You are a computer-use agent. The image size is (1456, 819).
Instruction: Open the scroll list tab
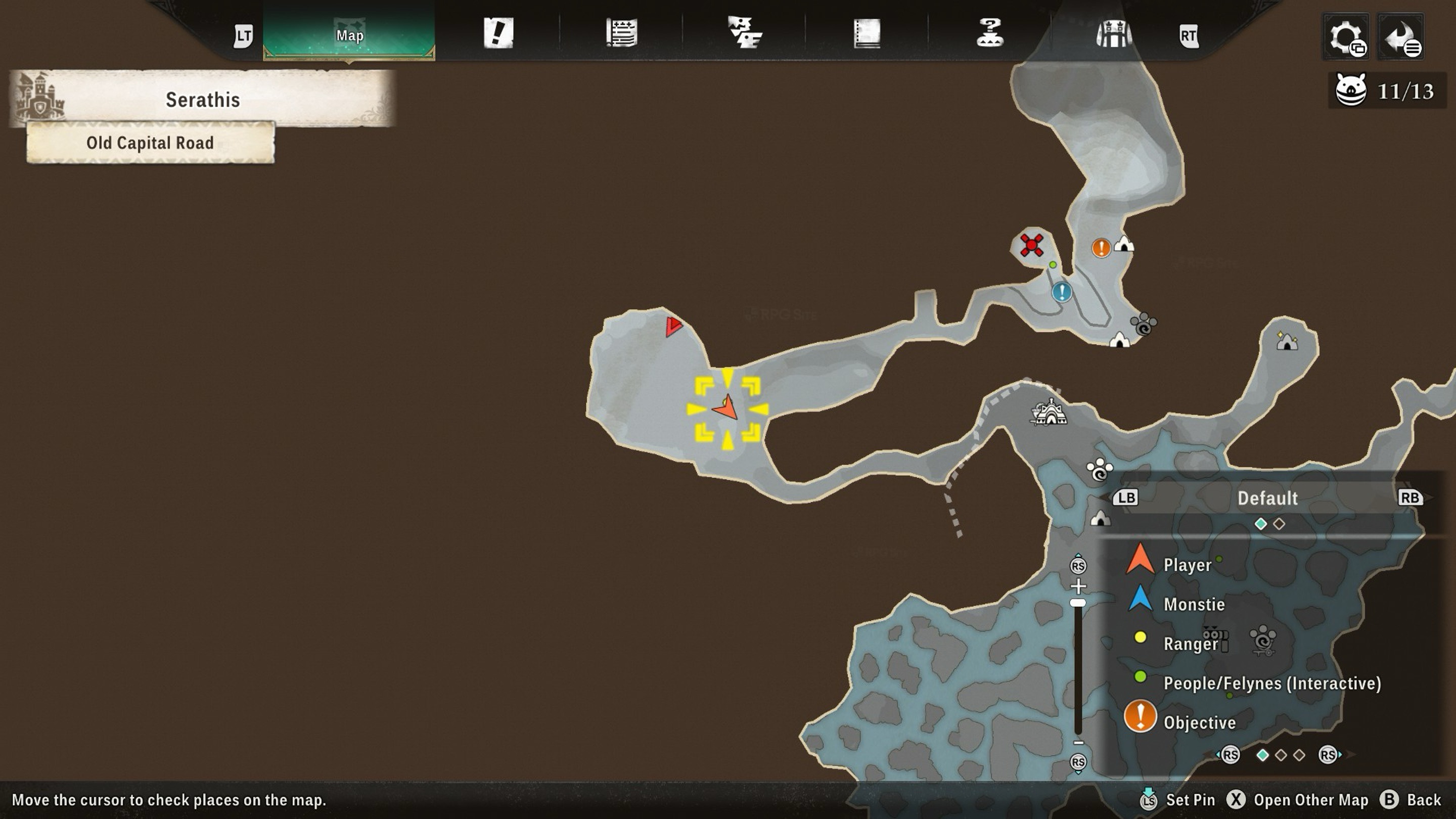pyautogui.click(x=621, y=33)
